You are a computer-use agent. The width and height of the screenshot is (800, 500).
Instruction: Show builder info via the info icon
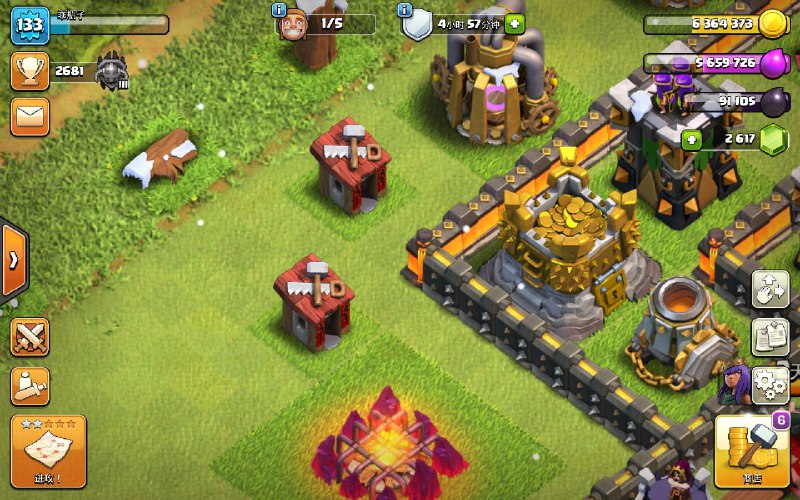[x=279, y=9]
